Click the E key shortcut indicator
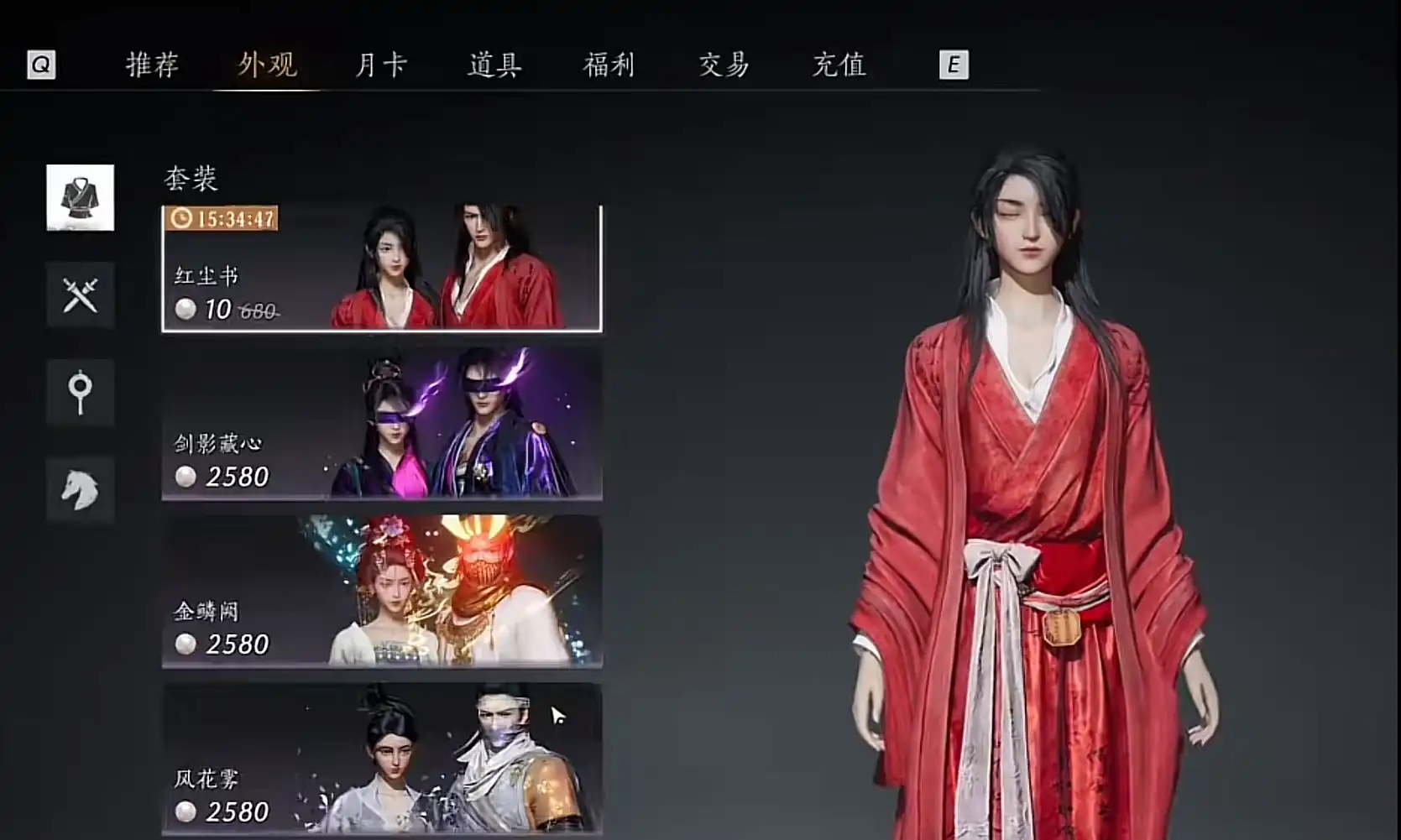The height and width of the screenshot is (840, 1401). point(953,64)
